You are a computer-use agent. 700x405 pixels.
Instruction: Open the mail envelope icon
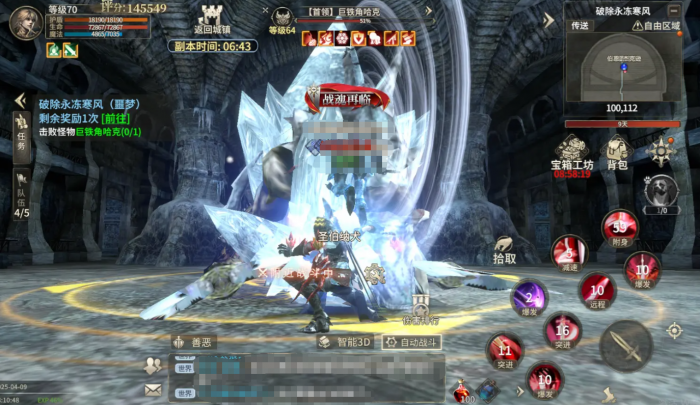(153, 389)
